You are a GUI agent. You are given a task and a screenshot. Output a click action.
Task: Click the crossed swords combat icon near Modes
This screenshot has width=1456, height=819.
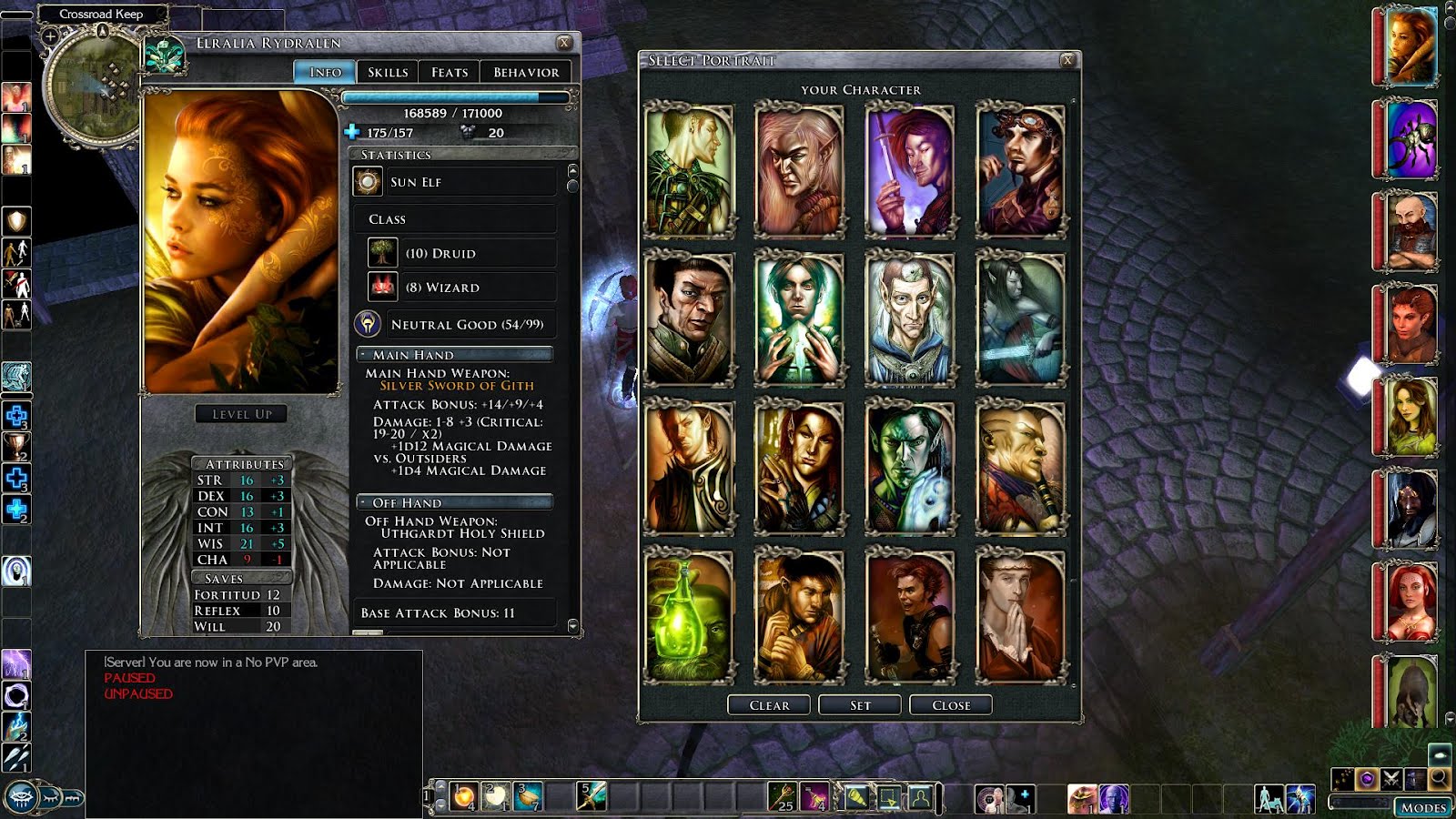(1391, 780)
